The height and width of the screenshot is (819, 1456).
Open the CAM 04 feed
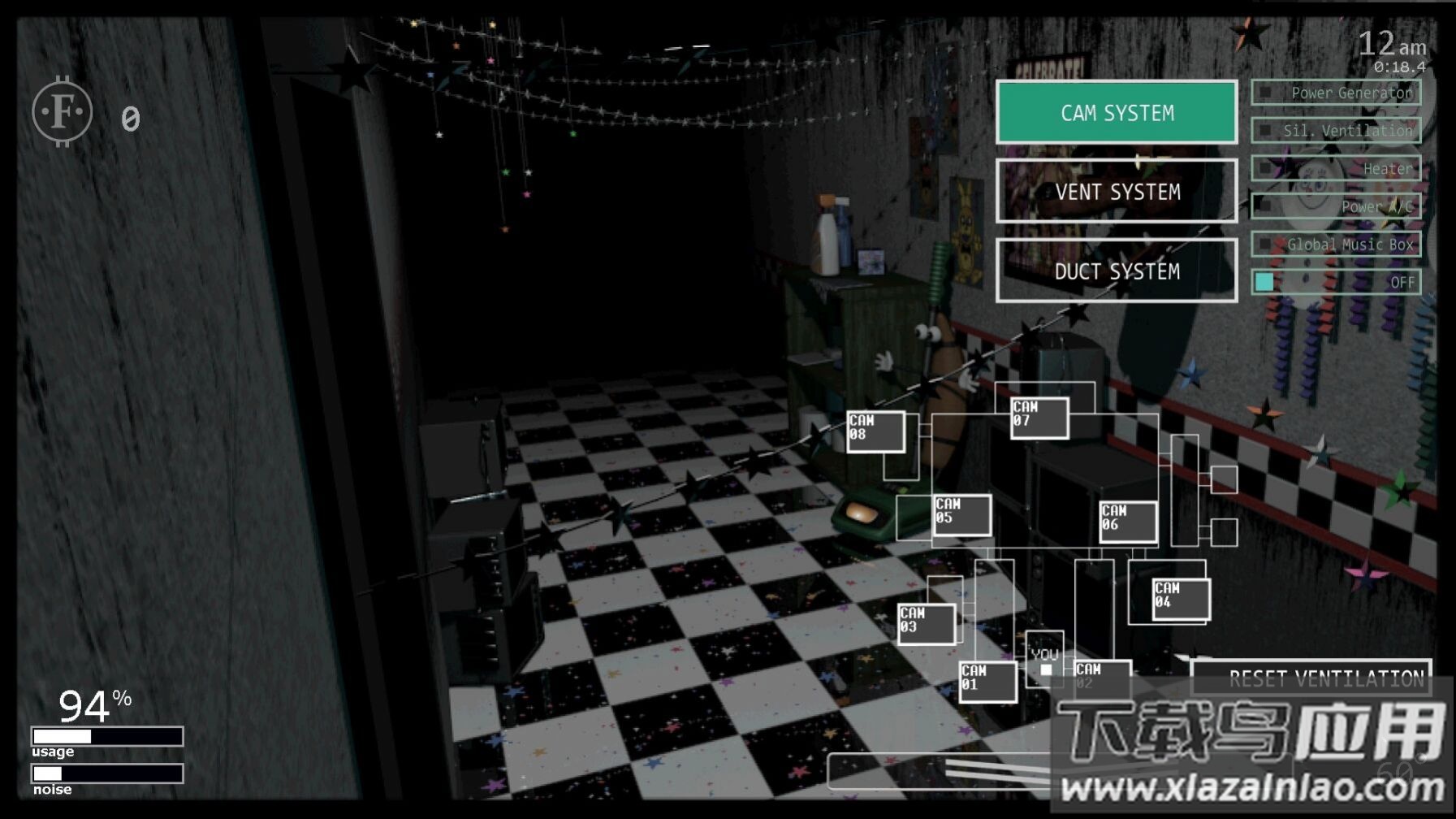[x=1181, y=599]
